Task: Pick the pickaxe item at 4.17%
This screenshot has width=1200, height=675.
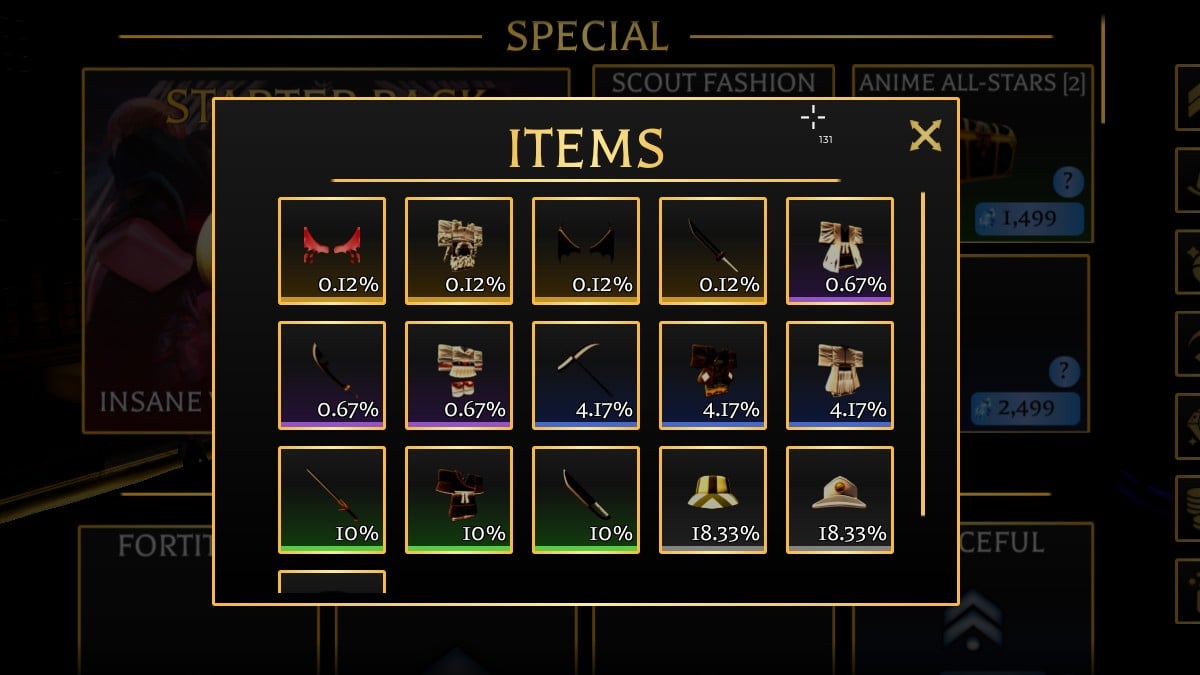Action: pyautogui.click(x=586, y=374)
